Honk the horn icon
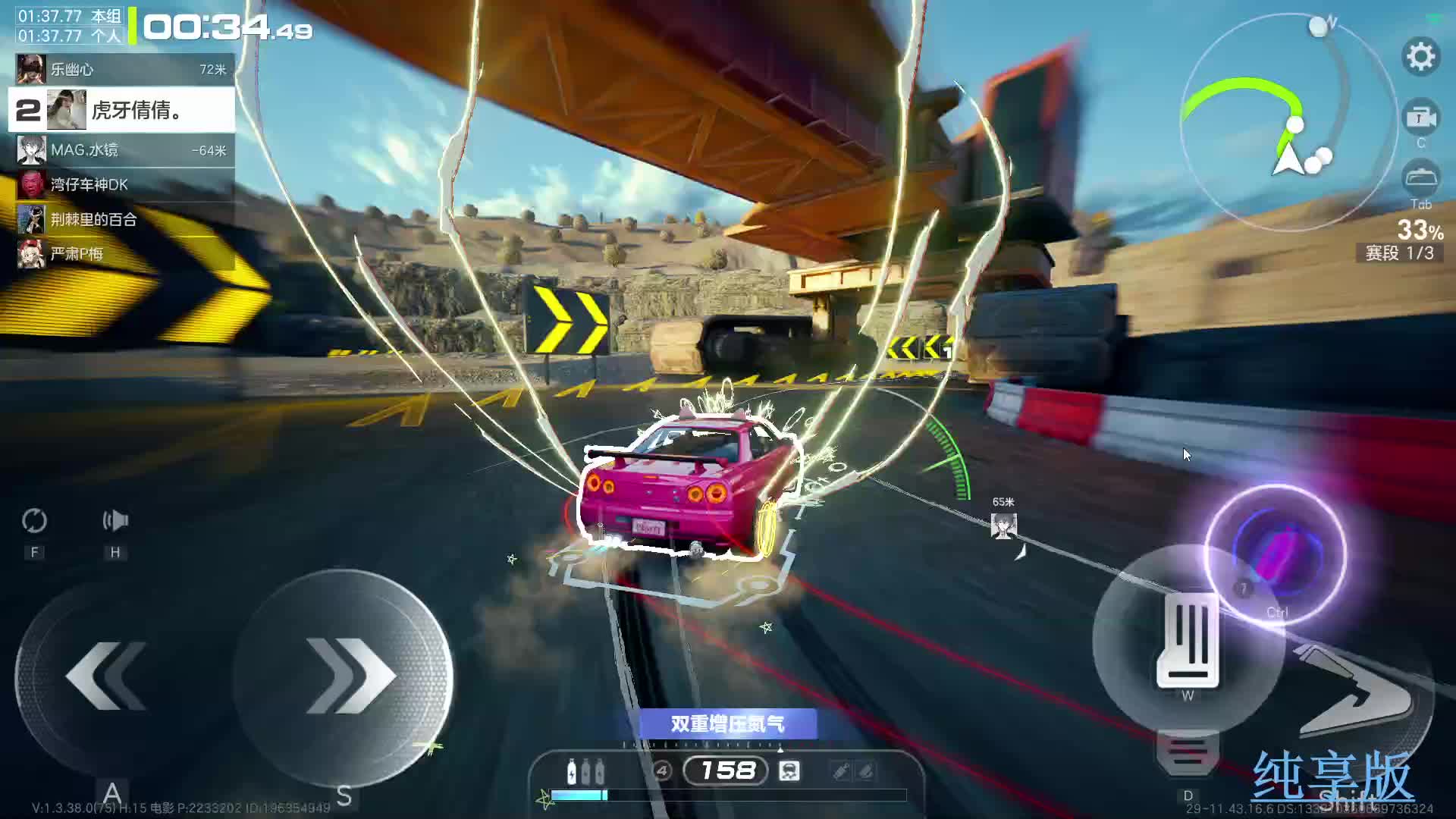 tap(115, 521)
